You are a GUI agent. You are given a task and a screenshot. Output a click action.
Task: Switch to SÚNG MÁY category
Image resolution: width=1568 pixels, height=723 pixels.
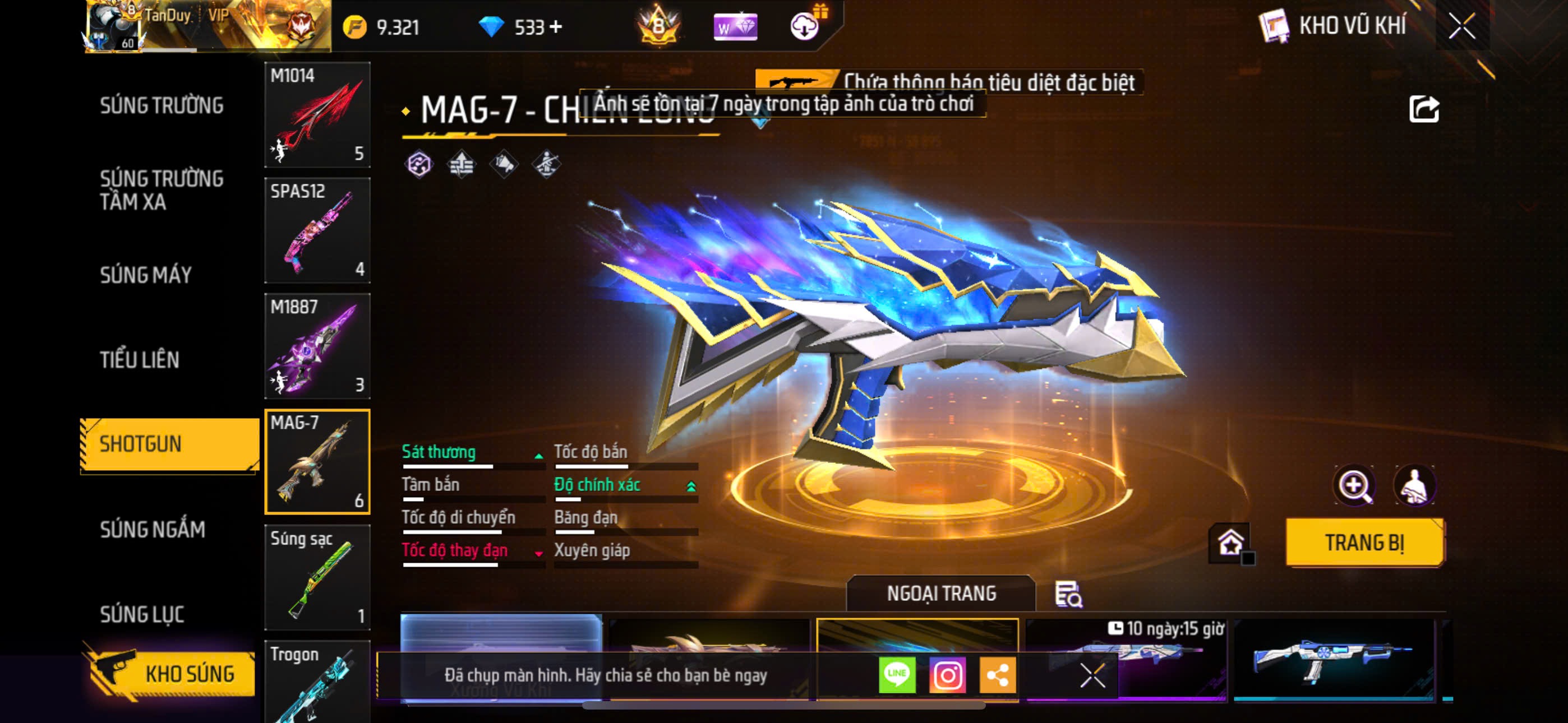[146, 275]
